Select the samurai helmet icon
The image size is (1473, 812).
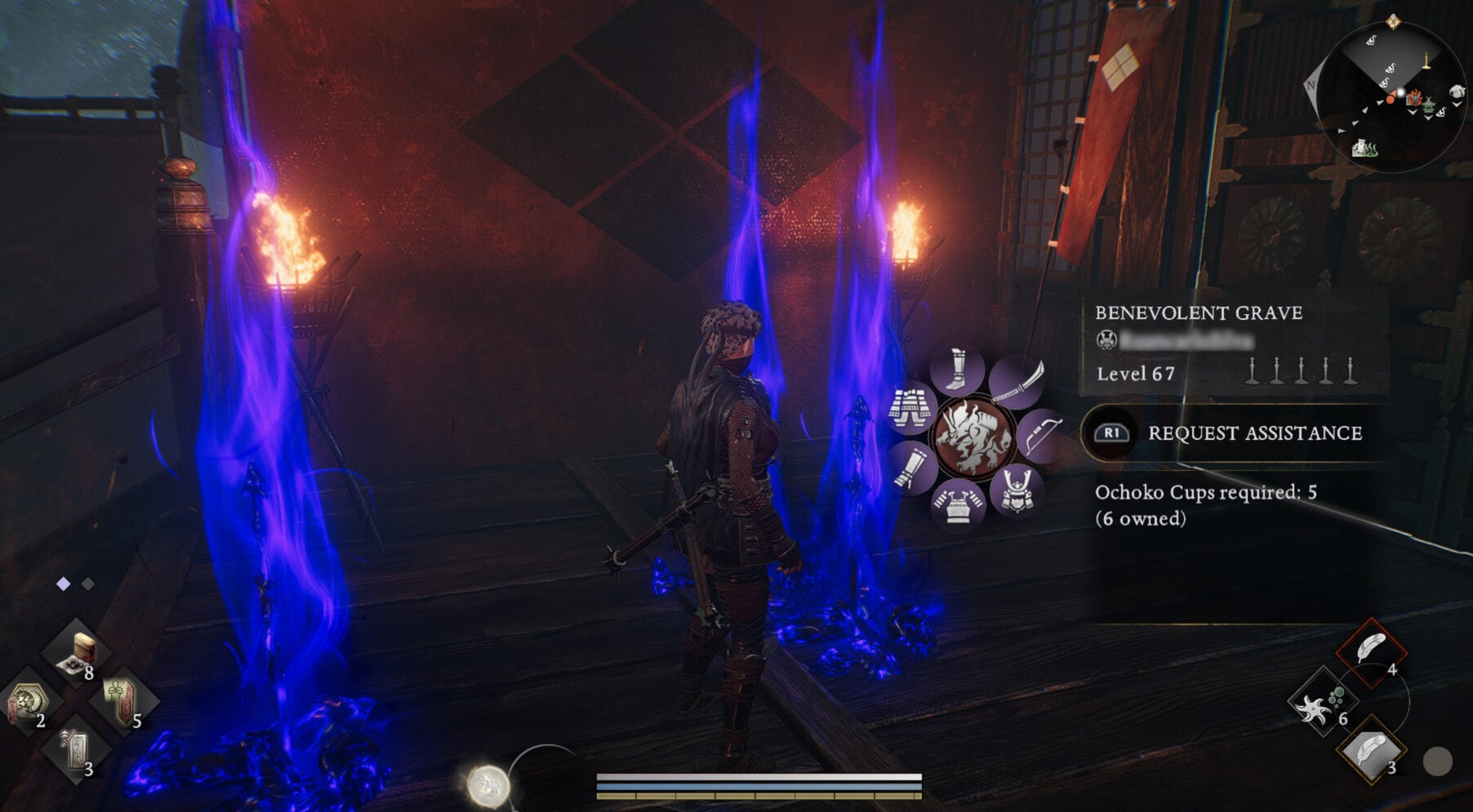pyautogui.click(x=1017, y=490)
